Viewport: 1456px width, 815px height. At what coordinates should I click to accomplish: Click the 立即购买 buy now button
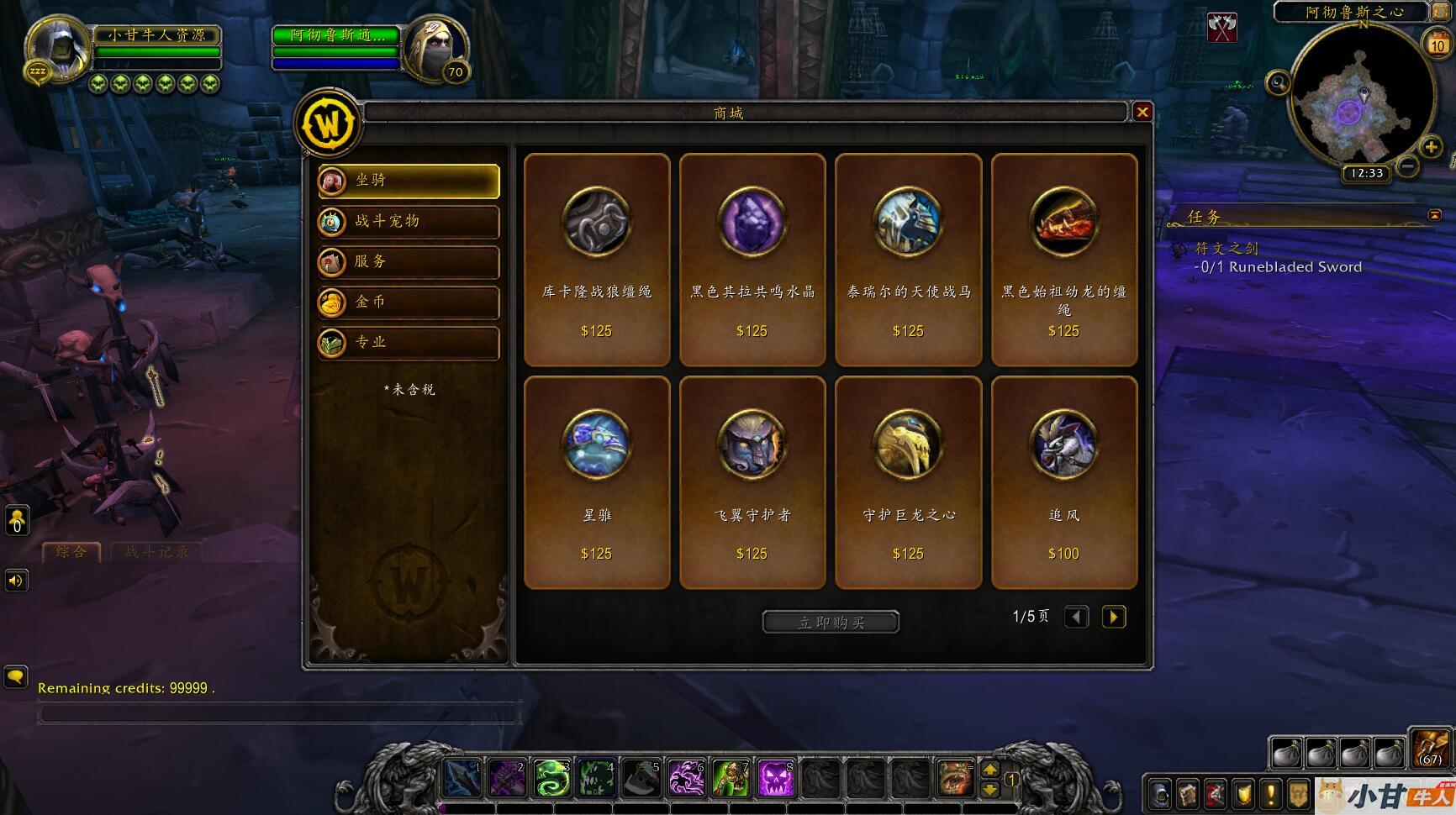(x=831, y=622)
